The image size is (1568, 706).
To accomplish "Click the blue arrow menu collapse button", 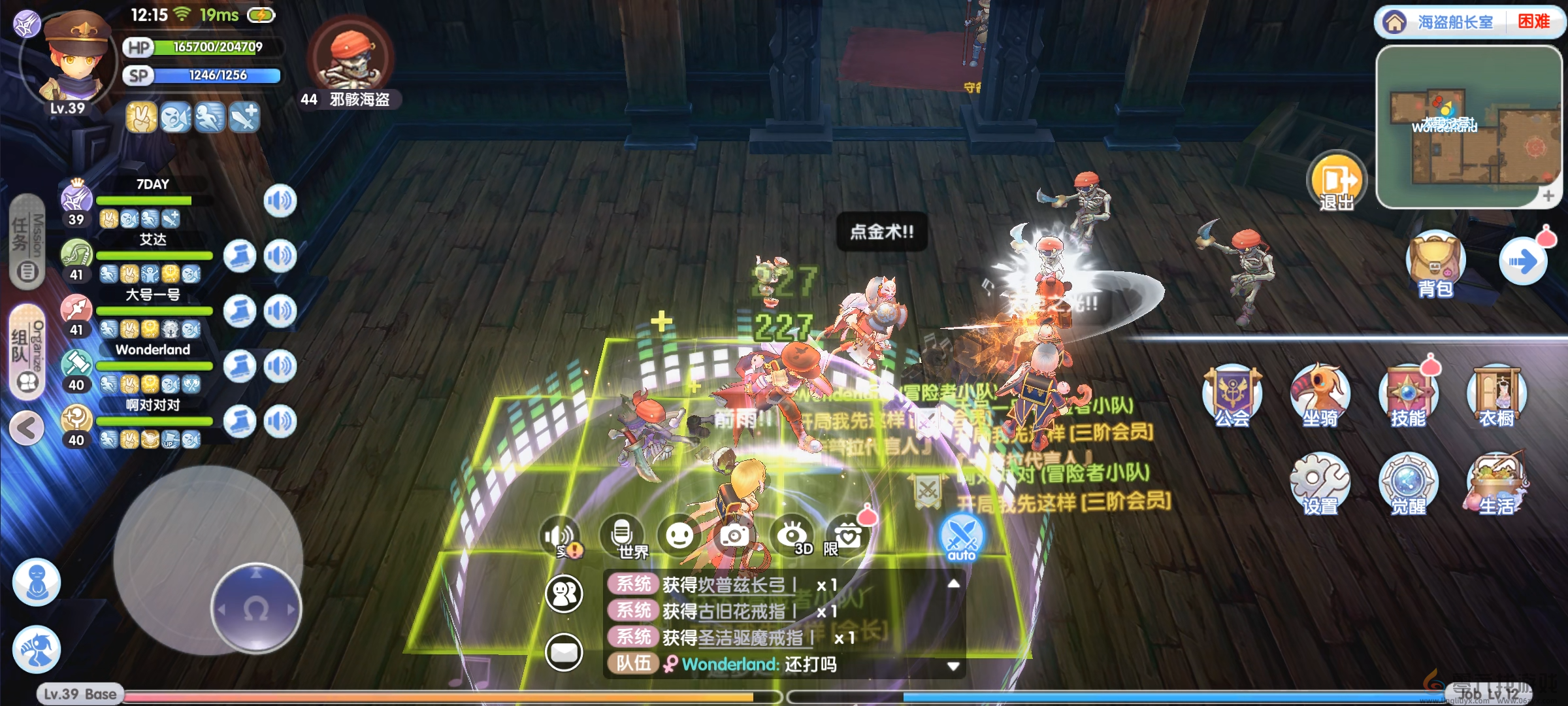I will pos(1523,262).
